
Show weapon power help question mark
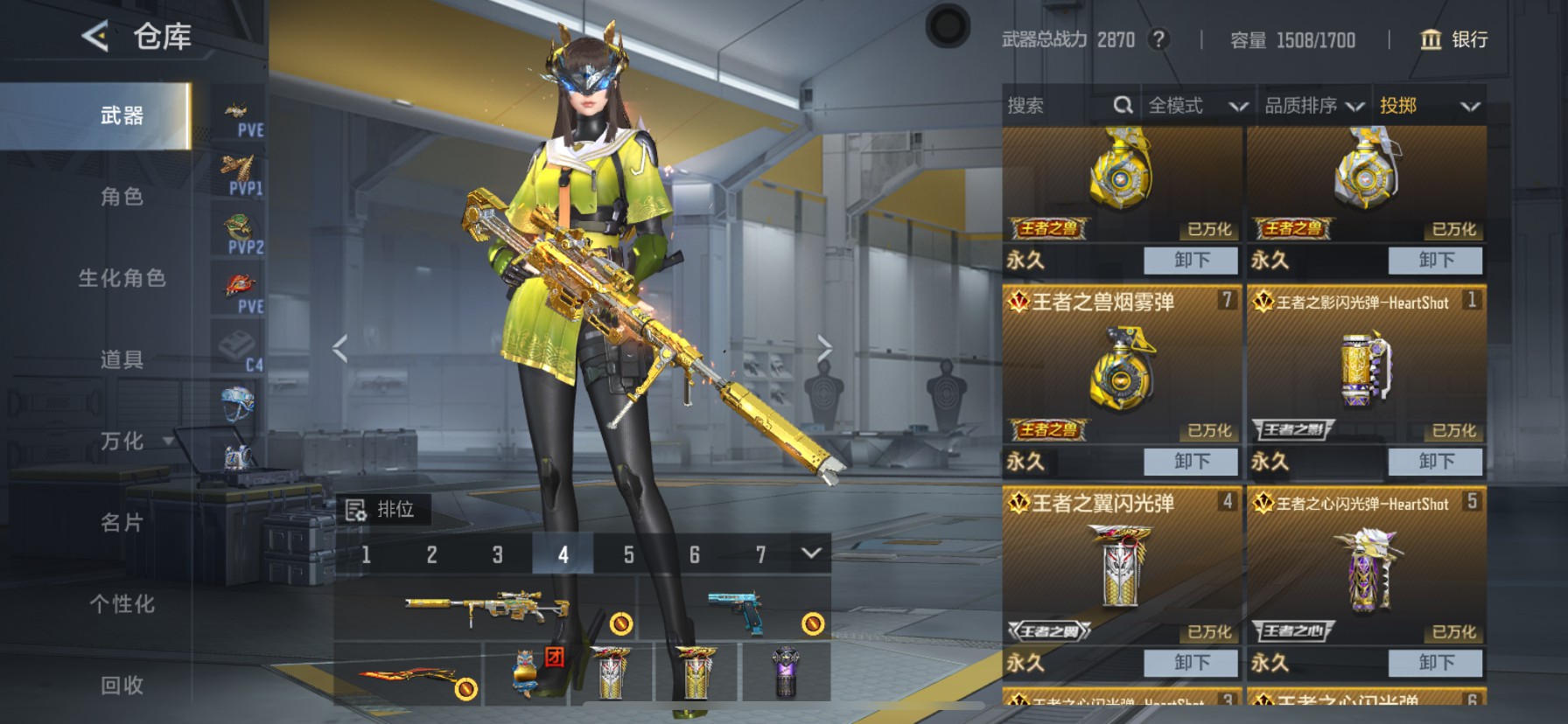point(1158,39)
